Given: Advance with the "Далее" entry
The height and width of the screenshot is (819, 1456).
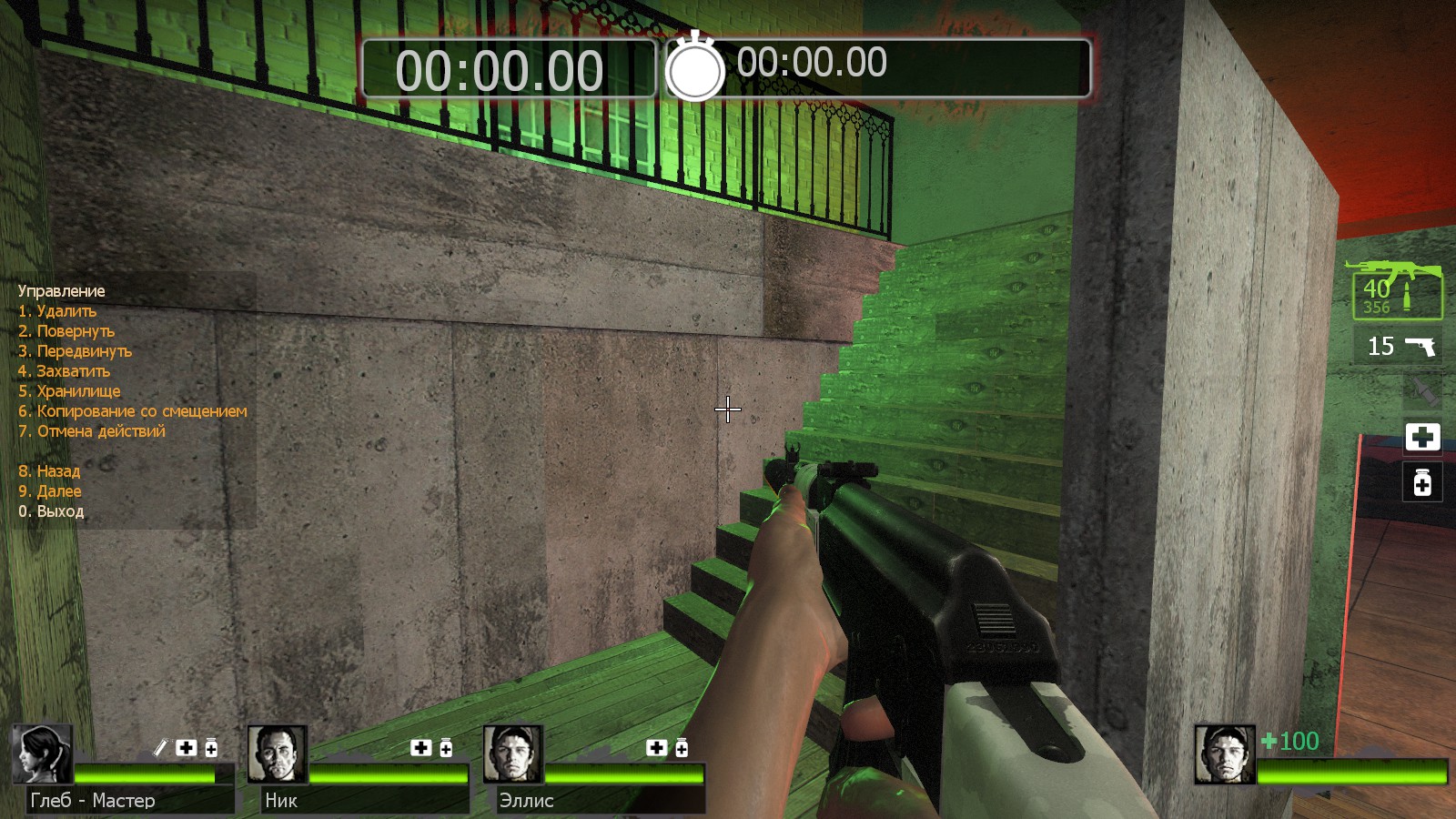Looking at the screenshot, I should tap(50, 491).
